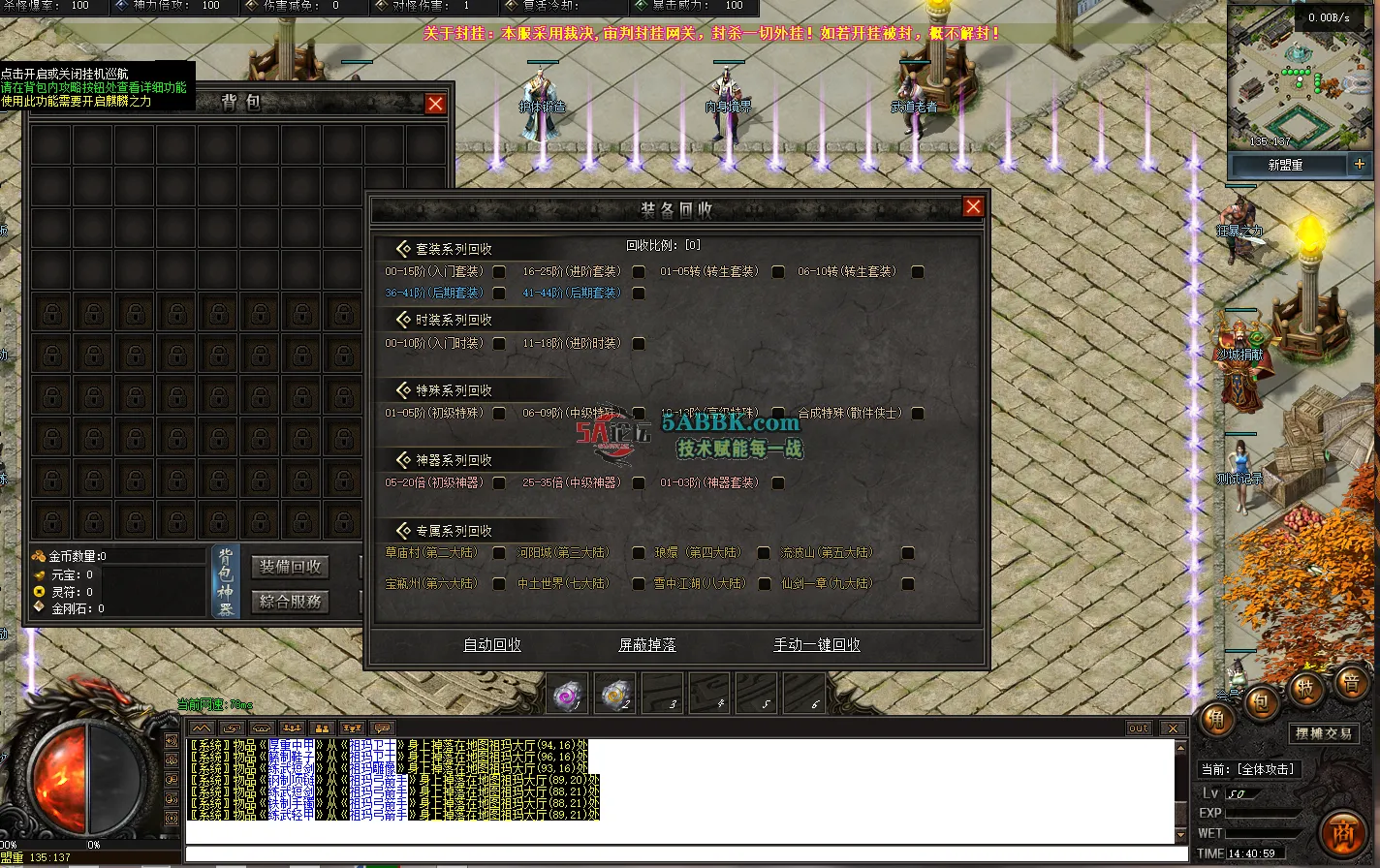This screenshot has width=1380, height=868.
Task: Click the trade house icon in the chat toolbar
Action: point(262,728)
